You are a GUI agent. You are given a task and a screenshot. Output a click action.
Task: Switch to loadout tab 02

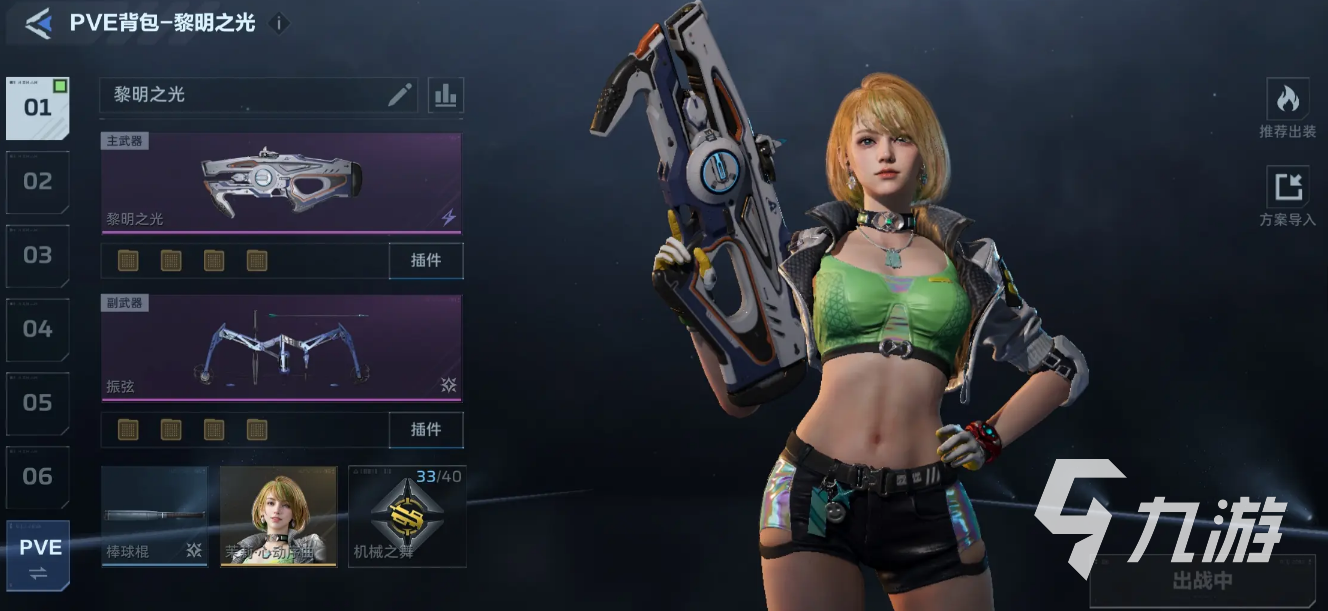pyautogui.click(x=38, y=182)
